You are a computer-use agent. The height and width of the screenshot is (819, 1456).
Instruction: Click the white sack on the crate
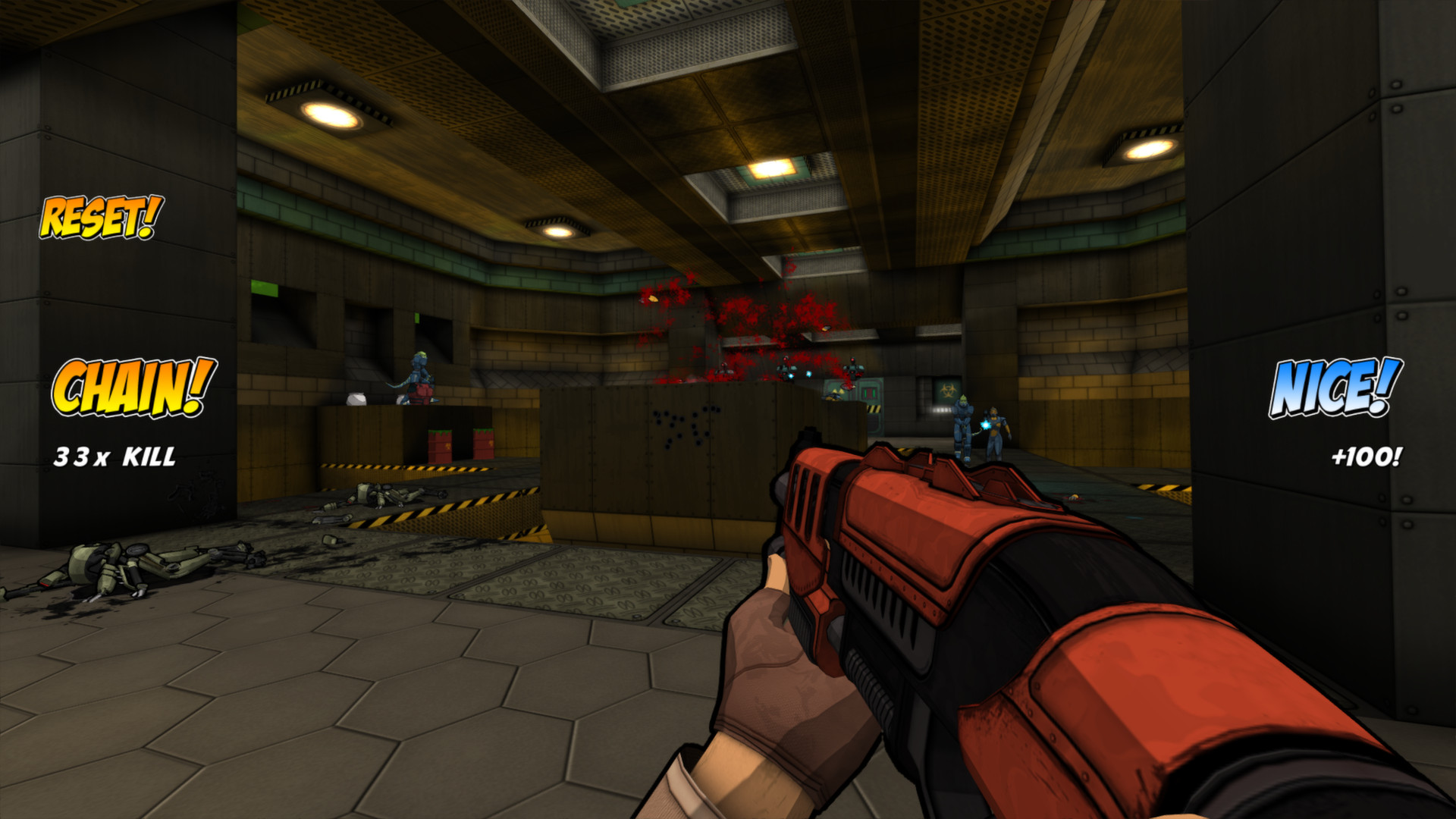356,398
